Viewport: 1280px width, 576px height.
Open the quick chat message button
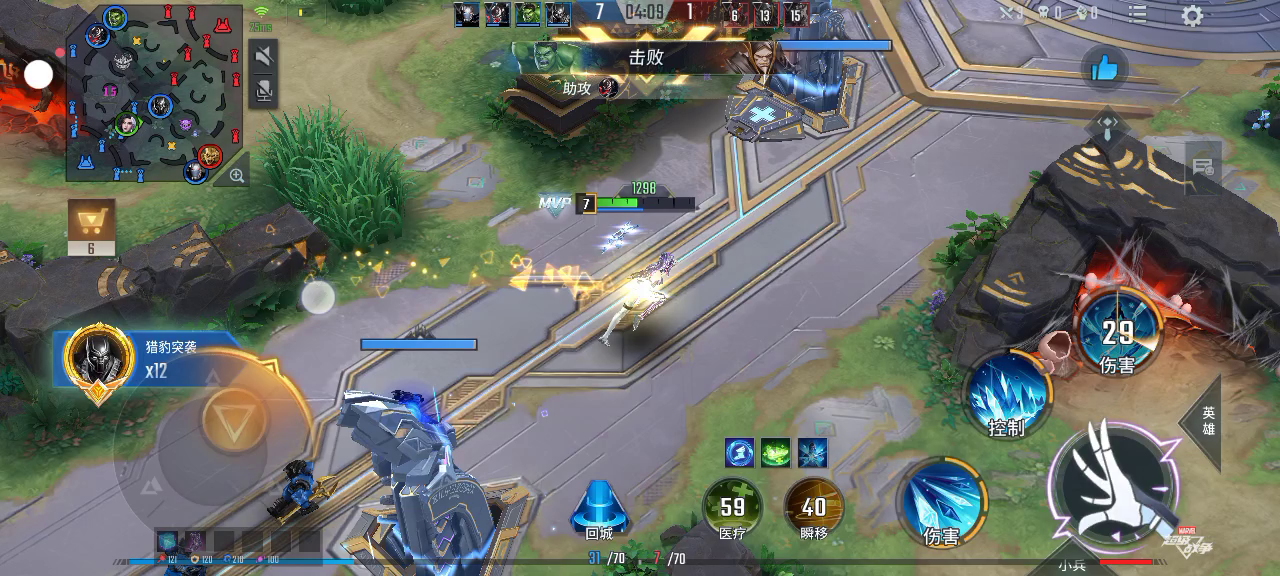pos(1203,167)
